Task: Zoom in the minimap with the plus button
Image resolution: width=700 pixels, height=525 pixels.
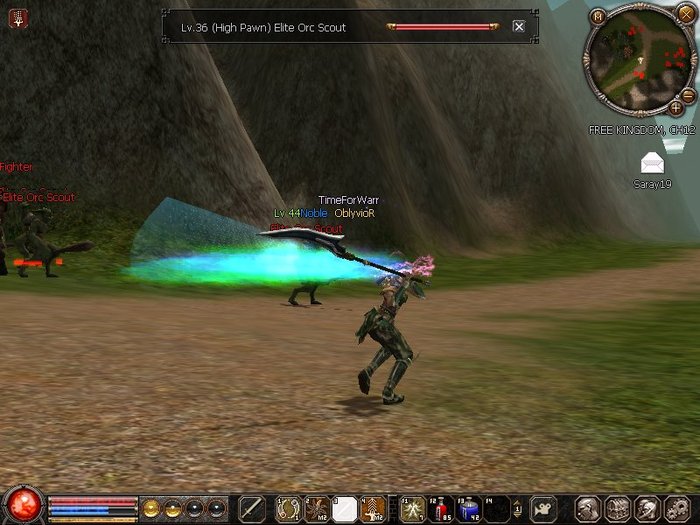Action: tap(676, 106)
